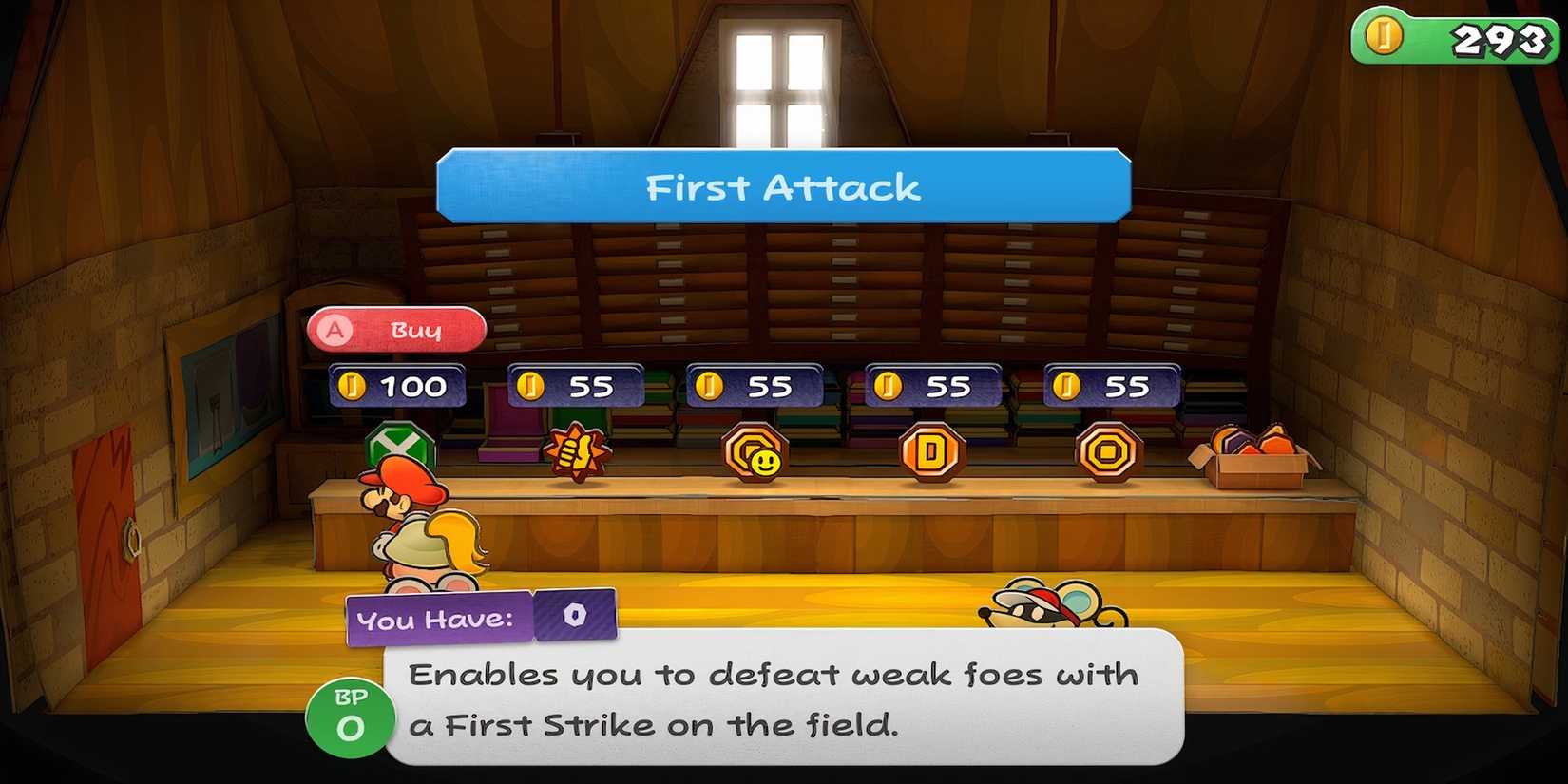Click the 55-coin price tag above the D badge

click(933, 386)
